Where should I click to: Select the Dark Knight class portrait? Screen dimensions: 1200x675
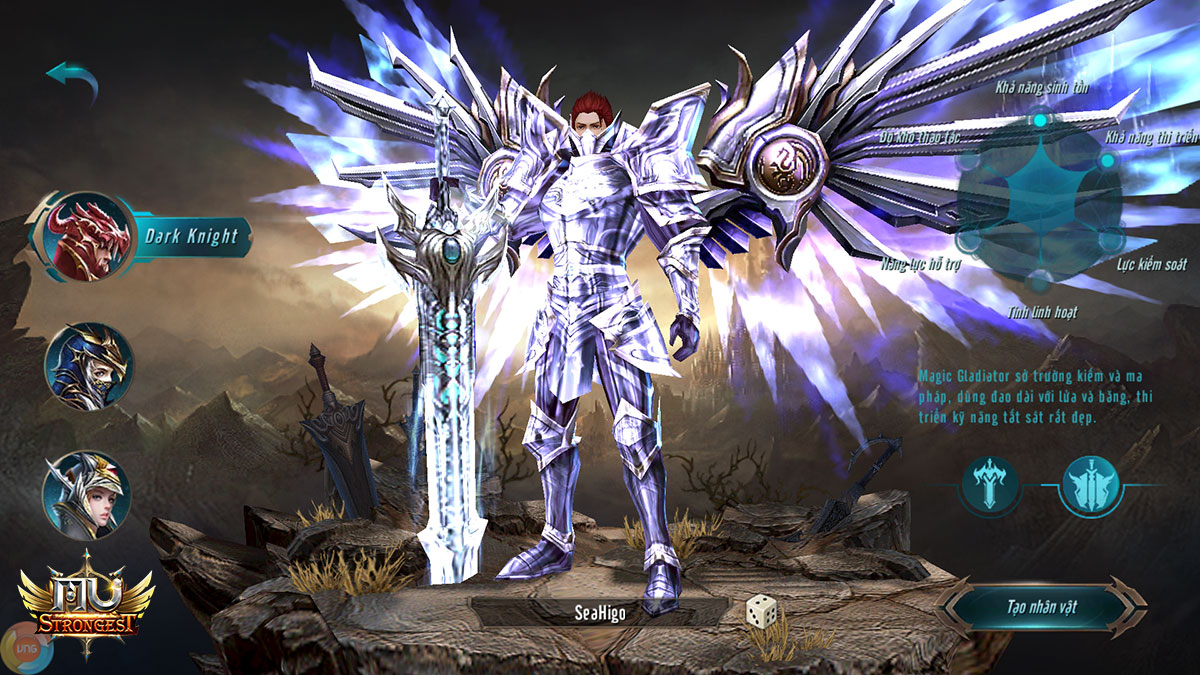pyautogui.click(x=91, y=237)
